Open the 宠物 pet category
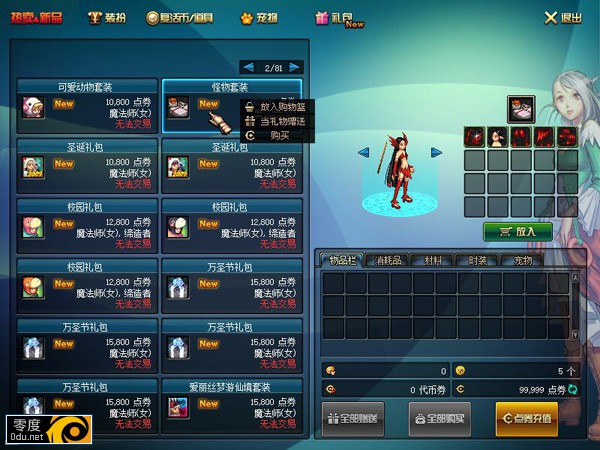Screen dimensions: 600x450 pos(264,17)
